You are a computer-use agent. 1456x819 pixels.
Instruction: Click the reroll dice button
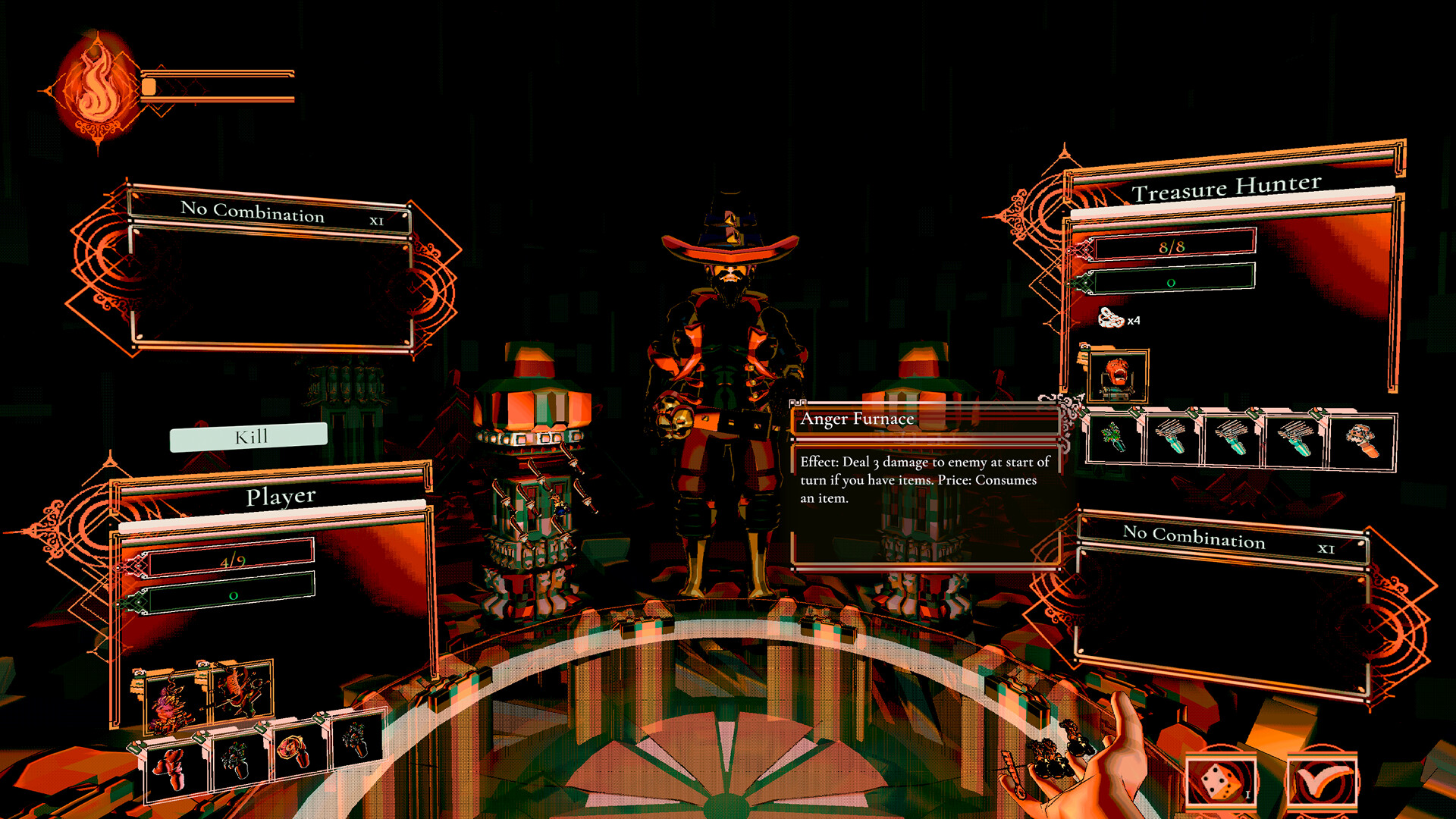click(1222, 780)
